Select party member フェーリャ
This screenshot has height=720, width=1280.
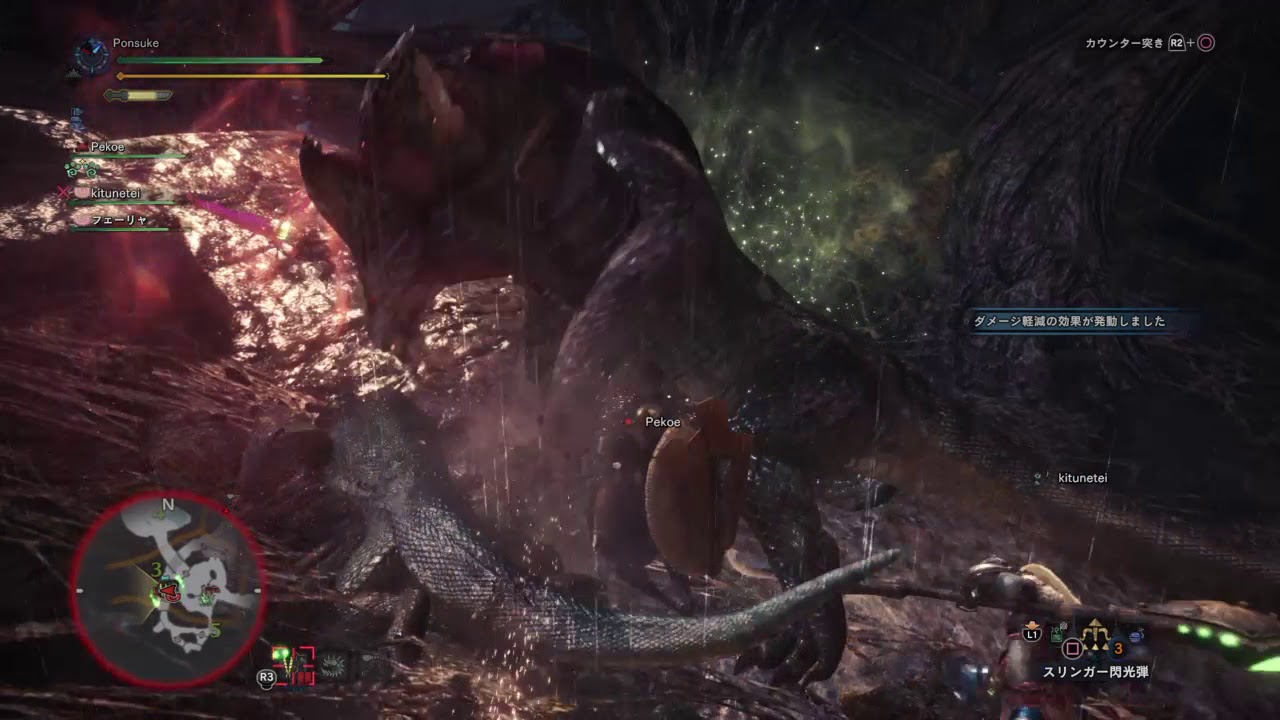[119, 220]
